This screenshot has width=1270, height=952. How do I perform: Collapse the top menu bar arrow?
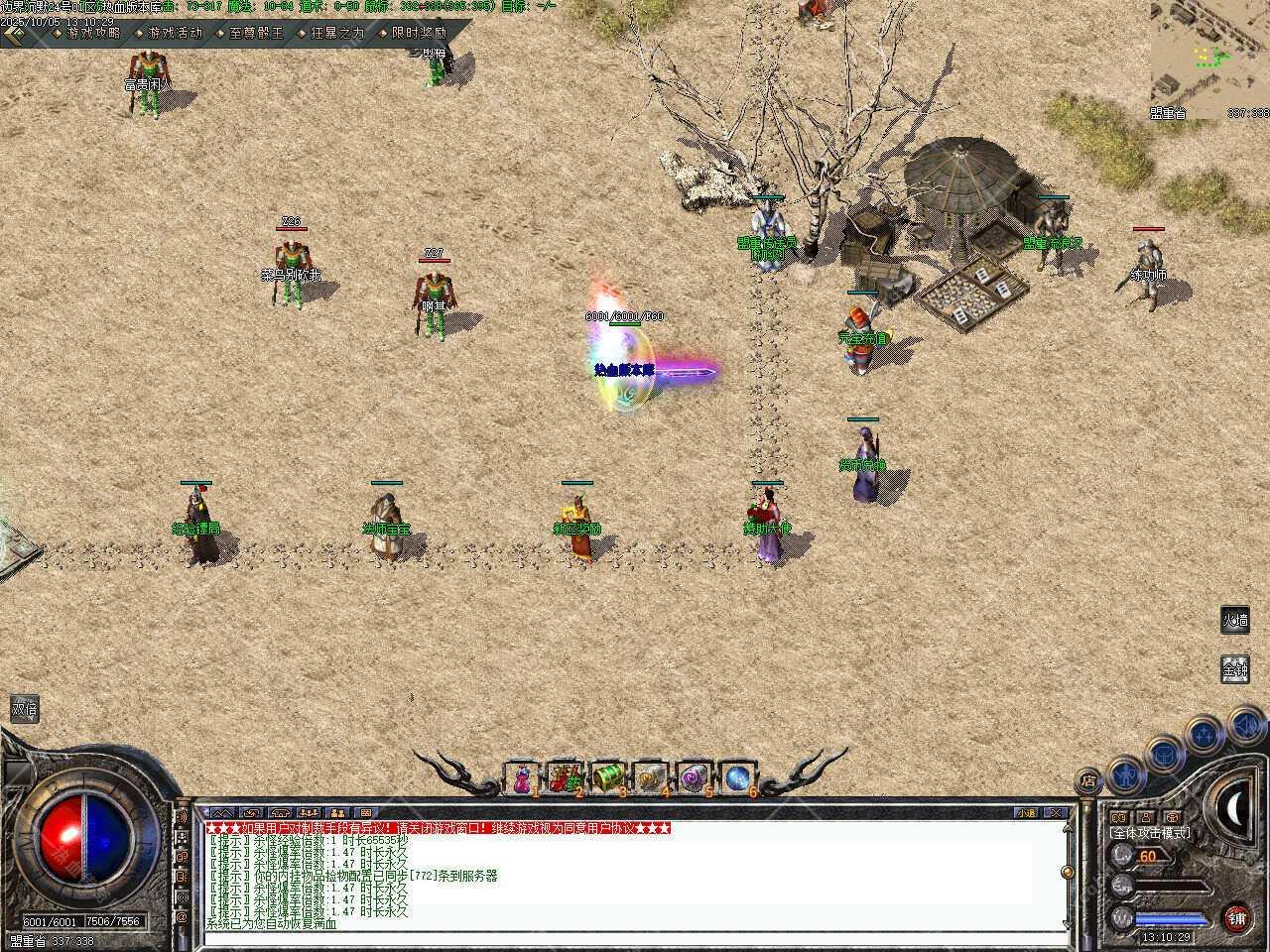click(14, 33)
